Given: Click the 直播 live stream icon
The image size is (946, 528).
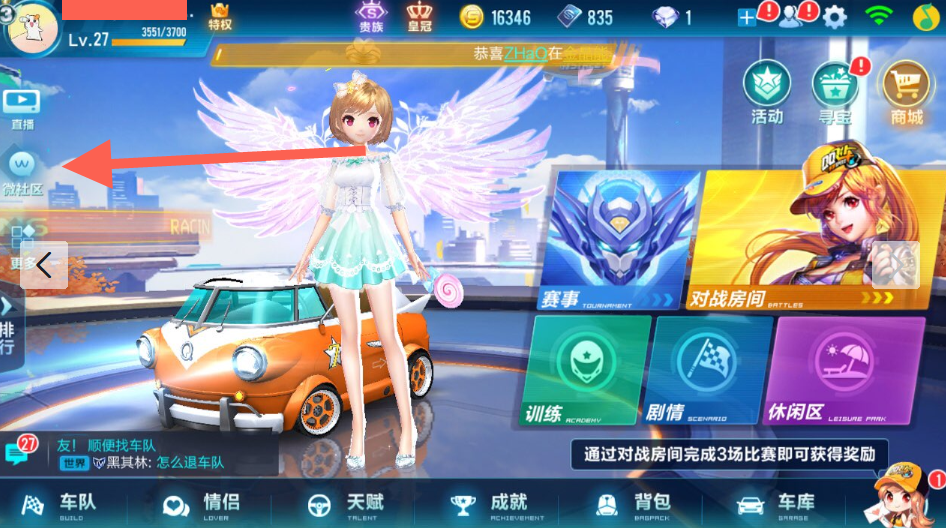Looking at the screenshot, I should click(22, 108).
